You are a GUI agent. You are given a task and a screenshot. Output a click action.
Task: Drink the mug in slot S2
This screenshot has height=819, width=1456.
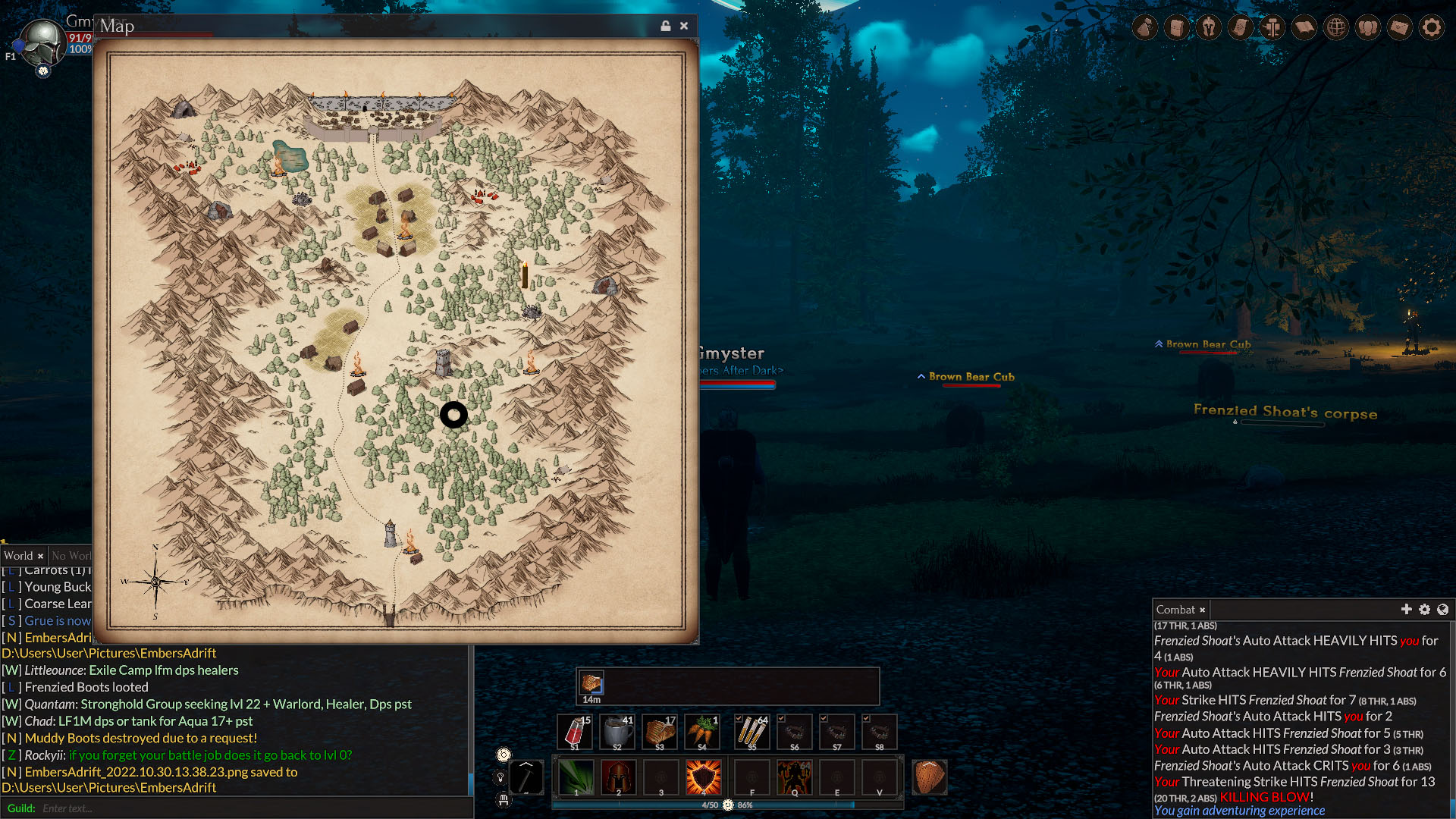[617, 733]
